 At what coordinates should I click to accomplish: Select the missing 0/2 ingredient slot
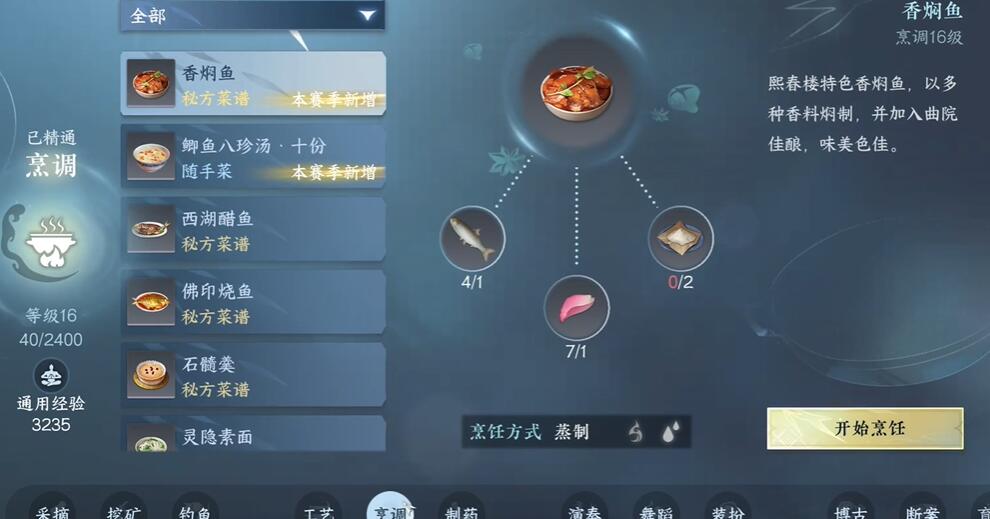click(x=680, y=239)
